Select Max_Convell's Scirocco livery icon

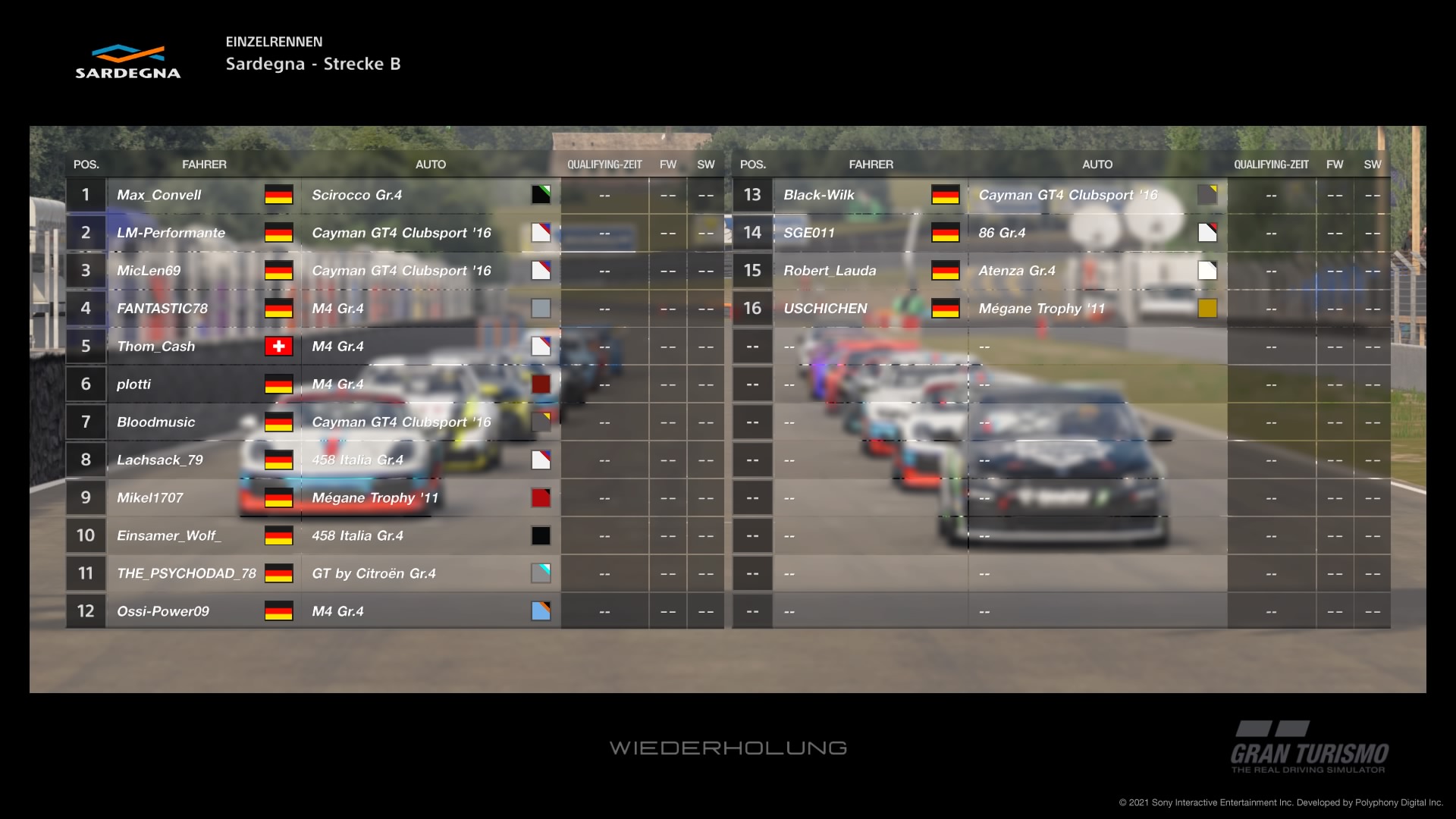[x=541, y=195]
